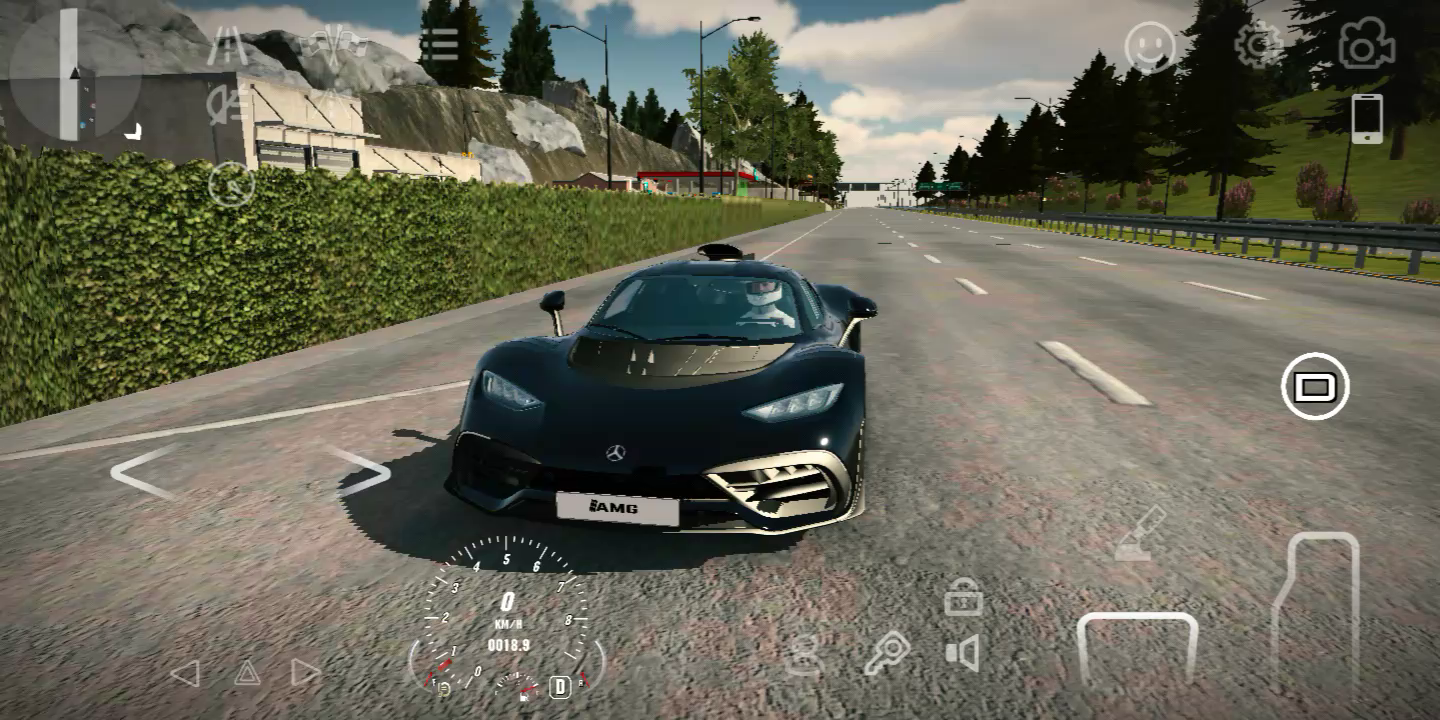
Task: Open the smartphone menu
Action: tap(1367, 119)
